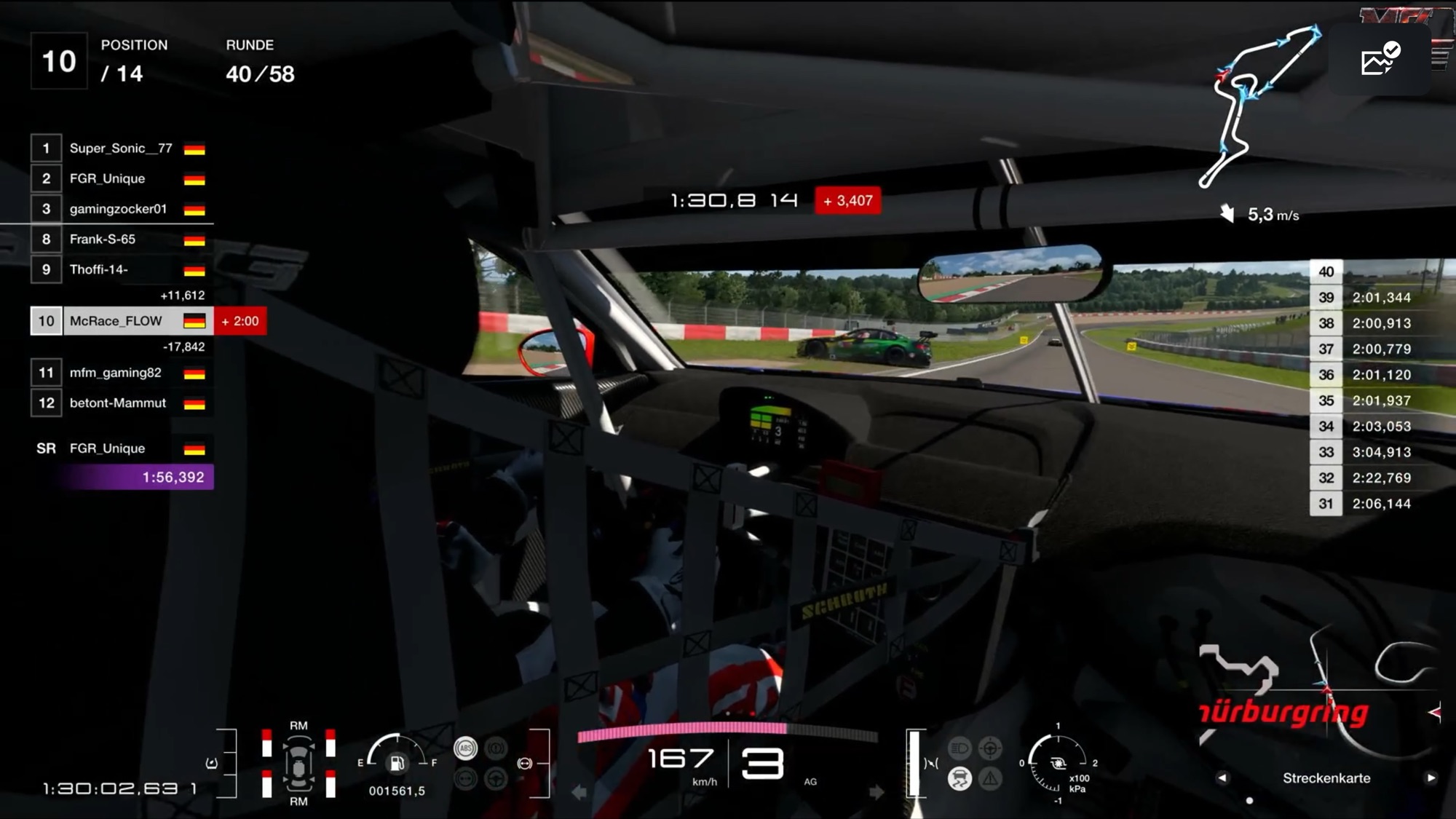This screenshot has width=1456, height=819.
Task: Click the ABS indicator icon
Action: coord(466,748)
